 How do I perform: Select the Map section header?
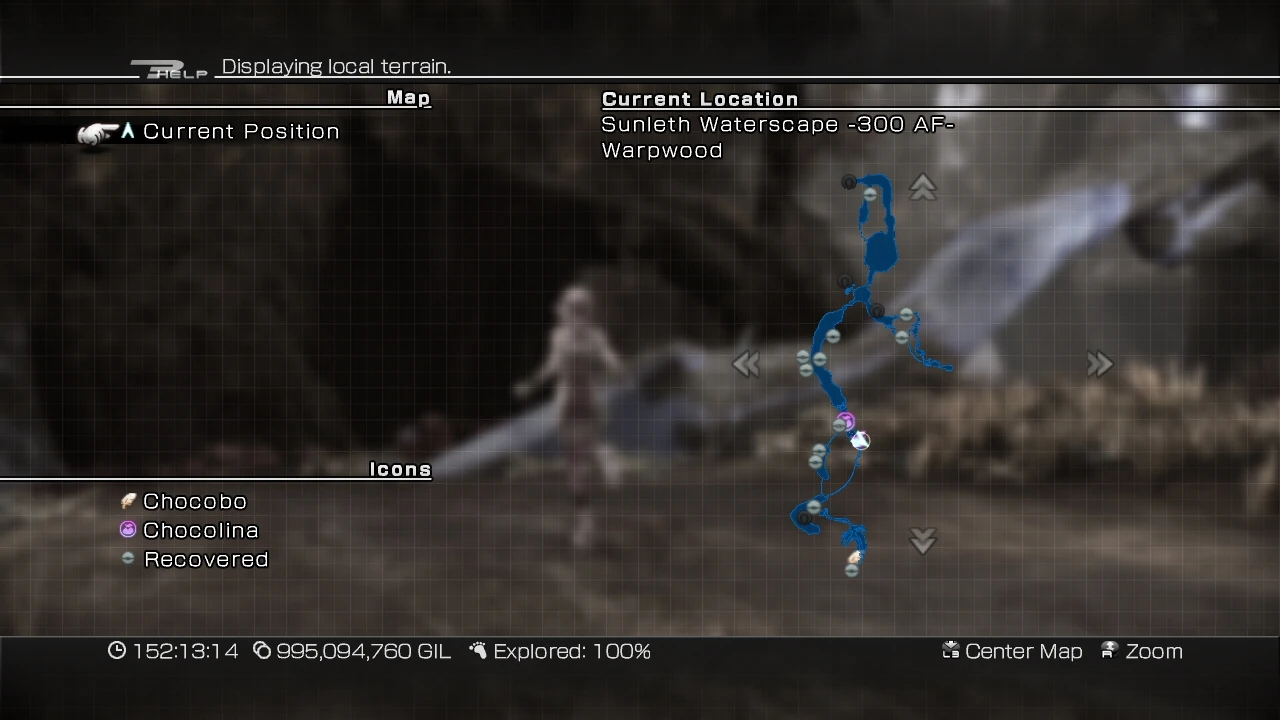point(407,97)
